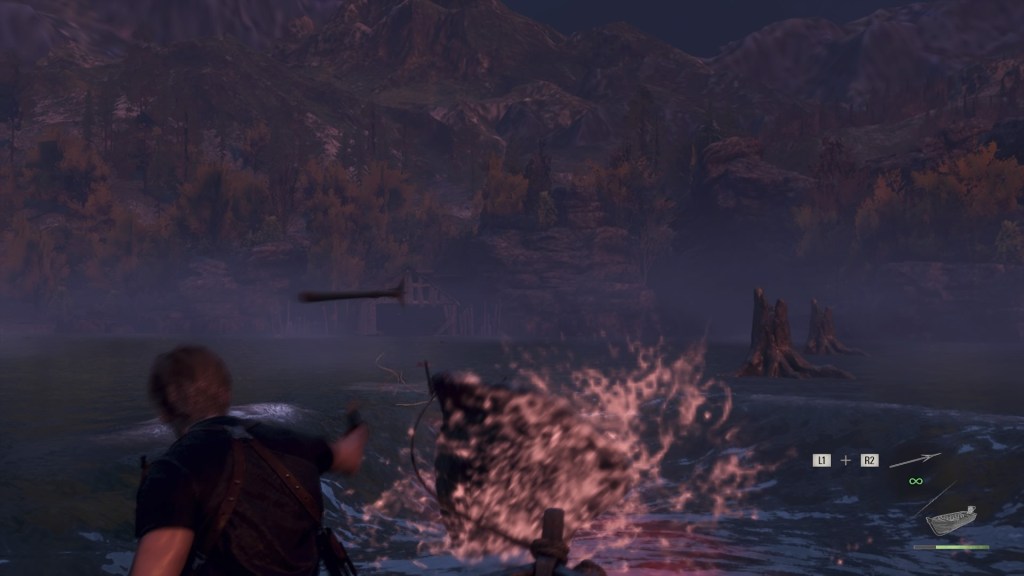Select the harpoon weapon icon
Image resolution: width=1024 pixels, height=576 pixels.
coord(915,460)
